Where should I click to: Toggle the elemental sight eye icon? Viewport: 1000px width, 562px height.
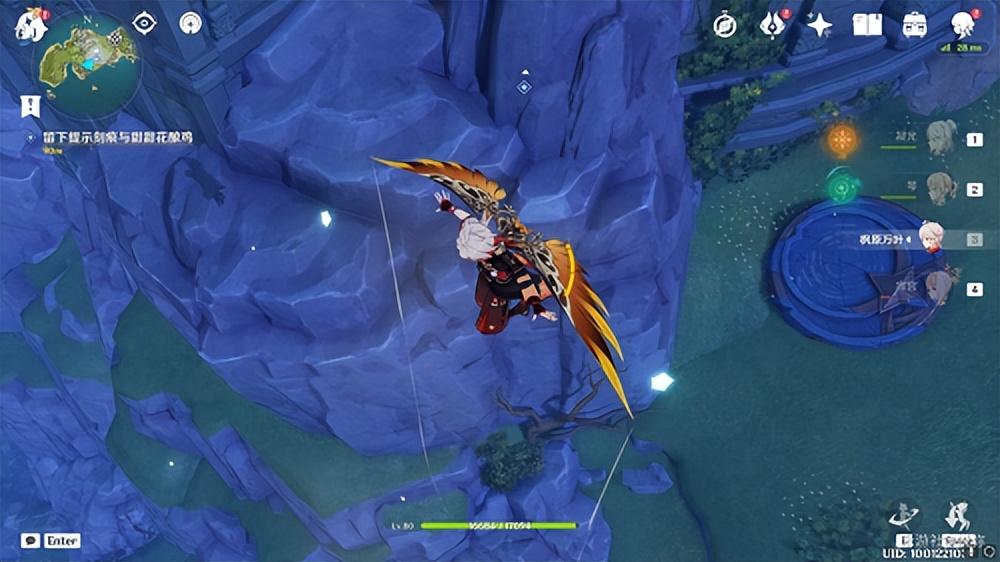pyautogui.click(x=146, y=23)
